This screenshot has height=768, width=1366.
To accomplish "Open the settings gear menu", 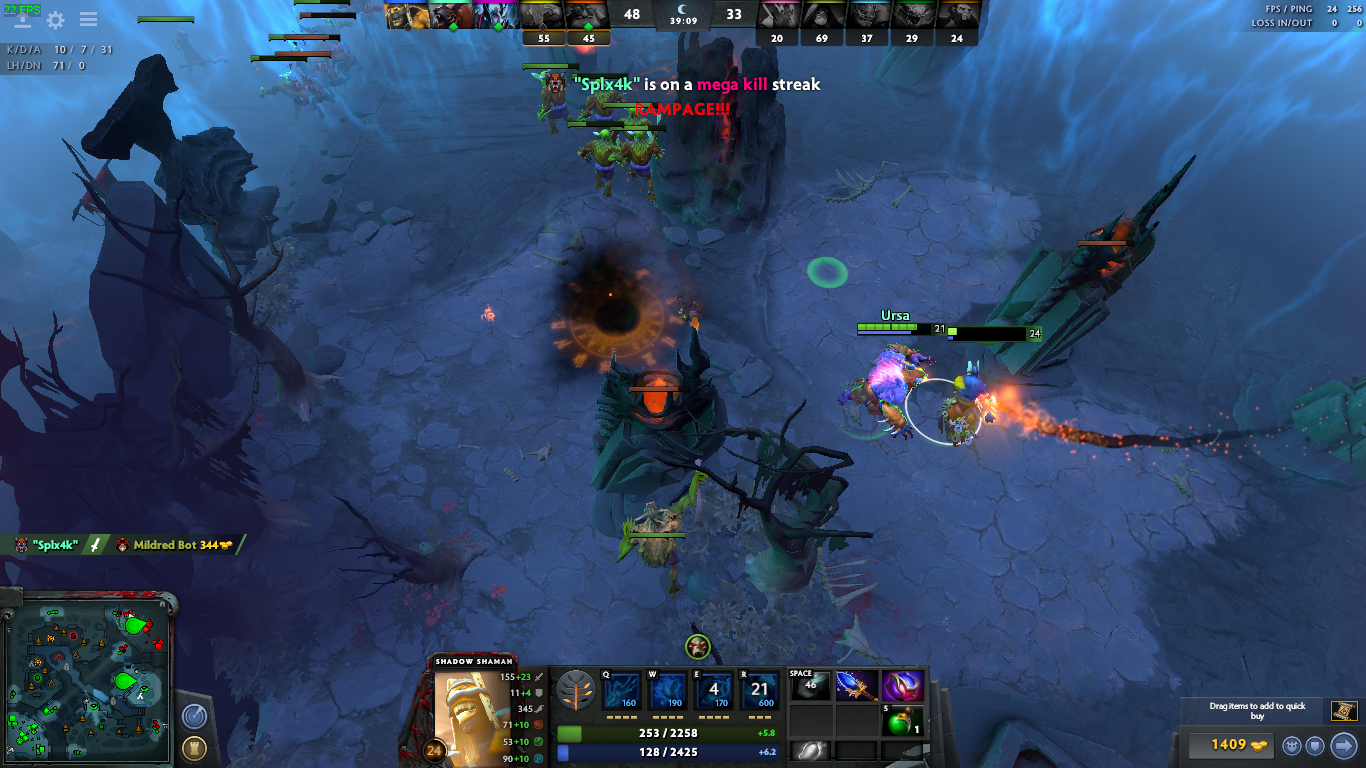I will tap(56, 20).
